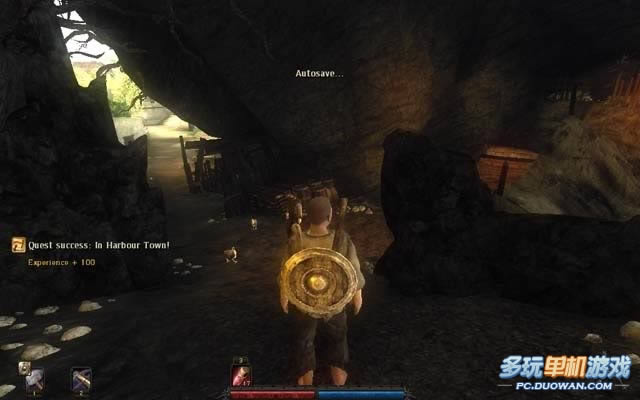This screenshot has width=640, height=400.
Task: Select the hammer weapon in quickslot 1
Action: pos(35,379)
